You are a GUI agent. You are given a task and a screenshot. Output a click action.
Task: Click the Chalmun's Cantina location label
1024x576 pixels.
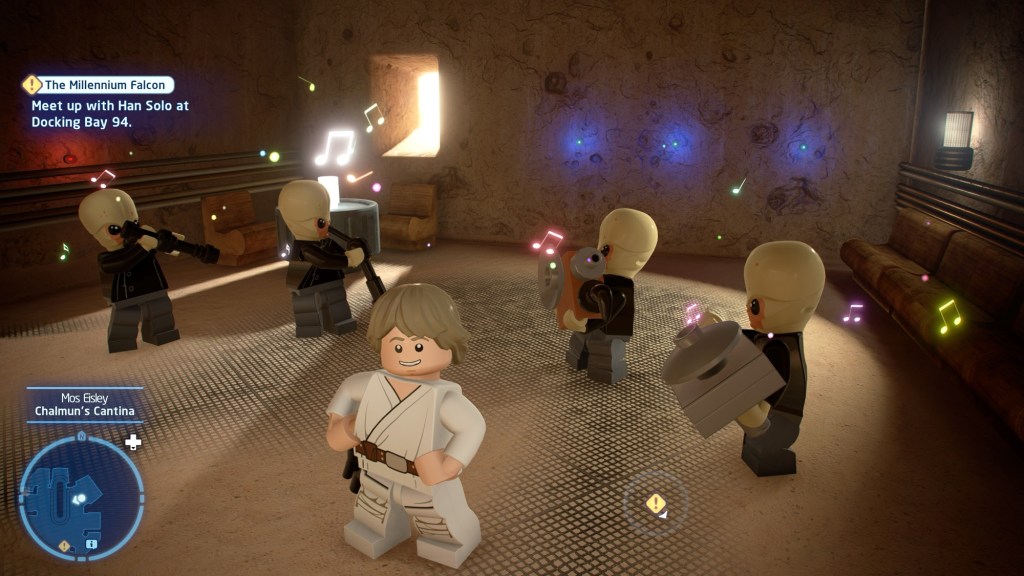(84, 410)
